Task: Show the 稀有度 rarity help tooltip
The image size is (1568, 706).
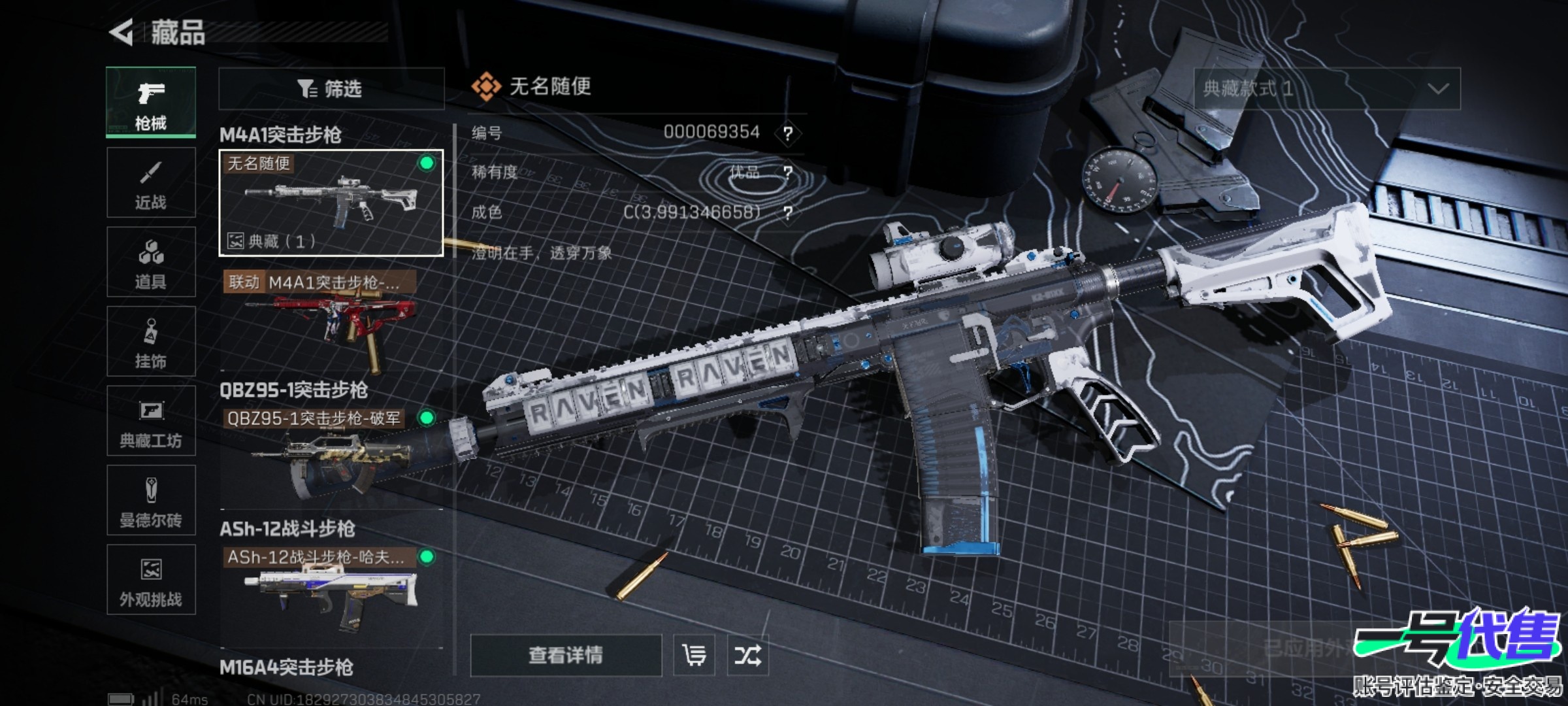Action: point(788,173)
